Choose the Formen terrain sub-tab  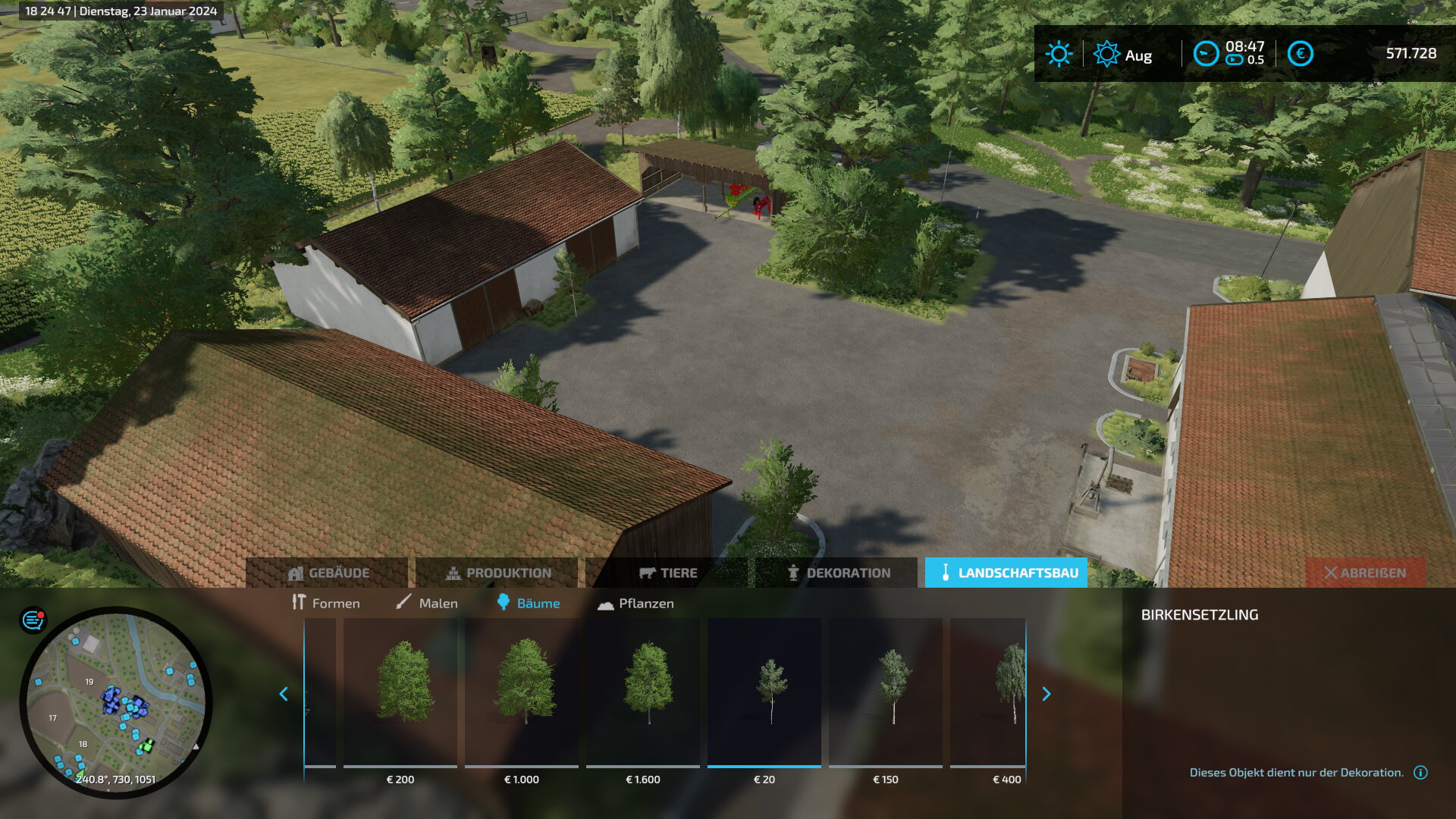pos(326,604)
